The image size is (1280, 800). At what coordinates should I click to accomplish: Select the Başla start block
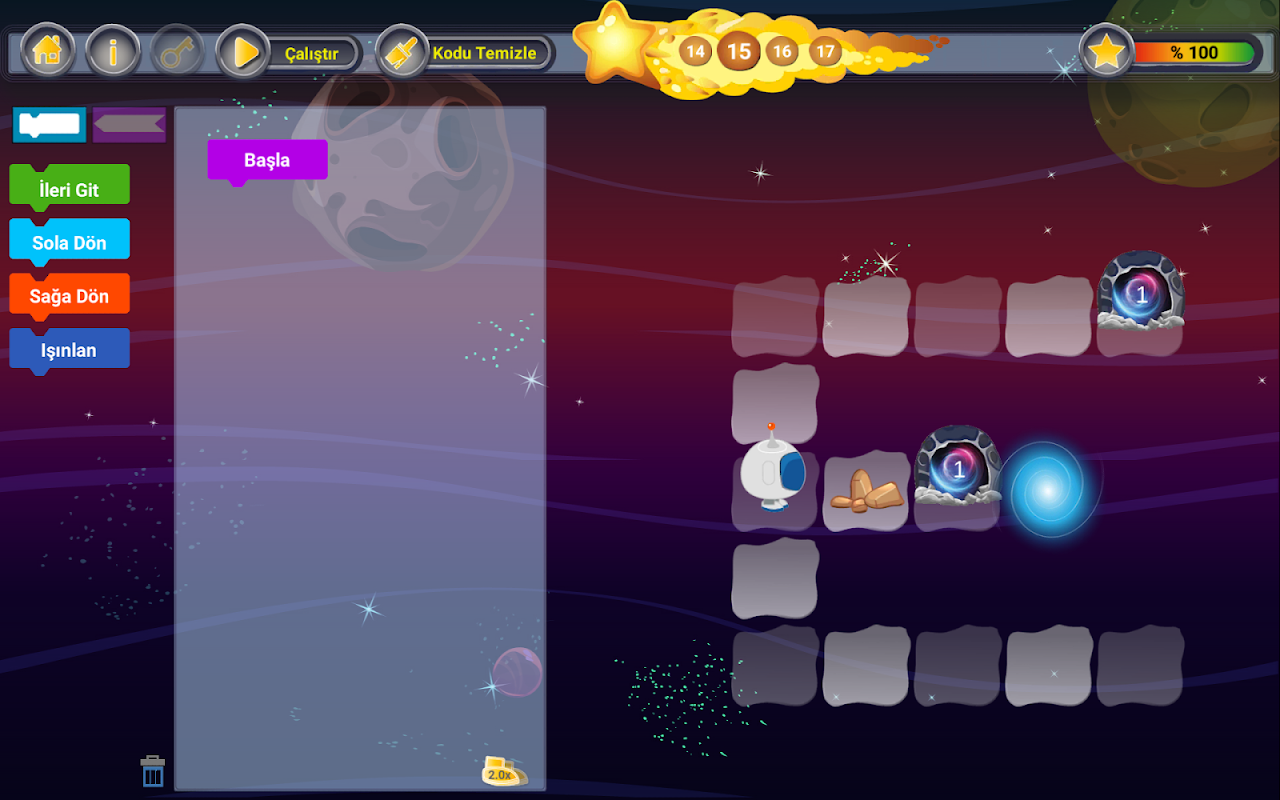click(267, 160)
